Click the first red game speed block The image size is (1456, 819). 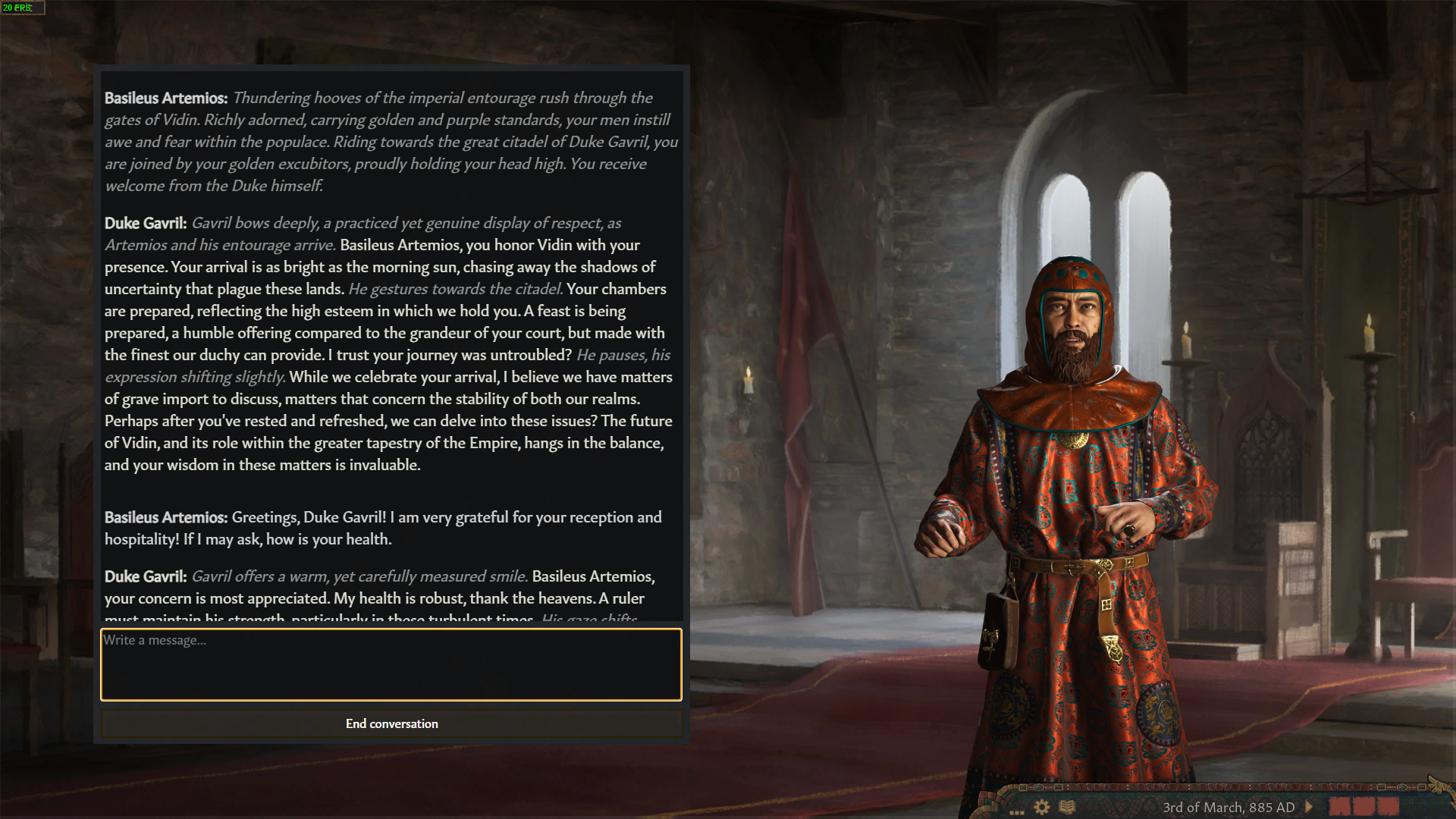tap(1341, 807)
